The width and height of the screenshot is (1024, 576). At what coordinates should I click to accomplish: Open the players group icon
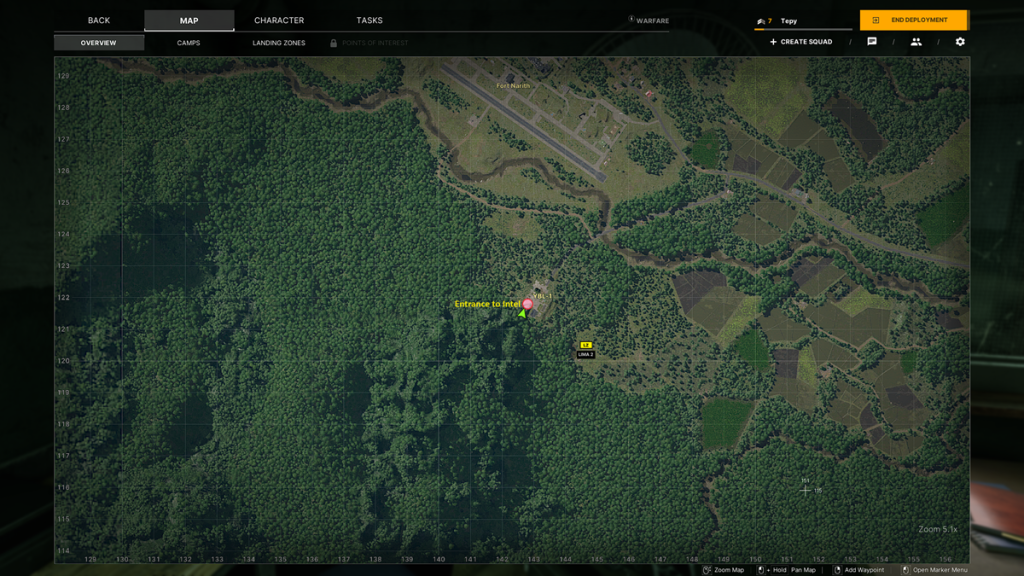(x=916, y=42)
